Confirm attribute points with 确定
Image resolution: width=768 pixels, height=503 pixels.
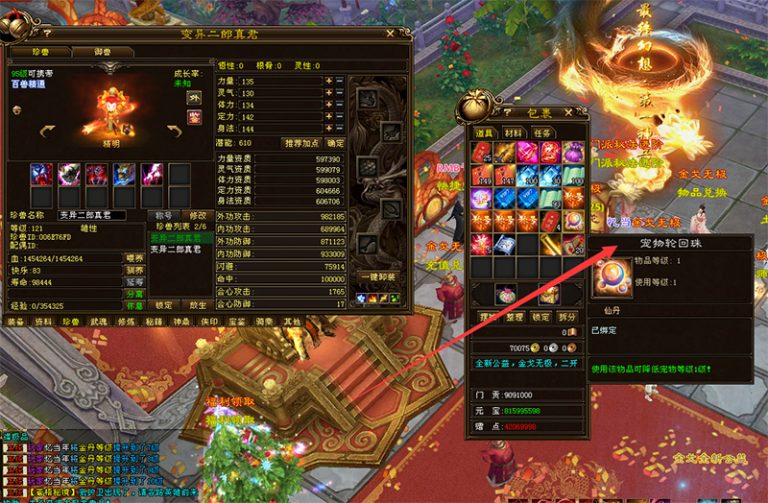[x=336, y=143]
